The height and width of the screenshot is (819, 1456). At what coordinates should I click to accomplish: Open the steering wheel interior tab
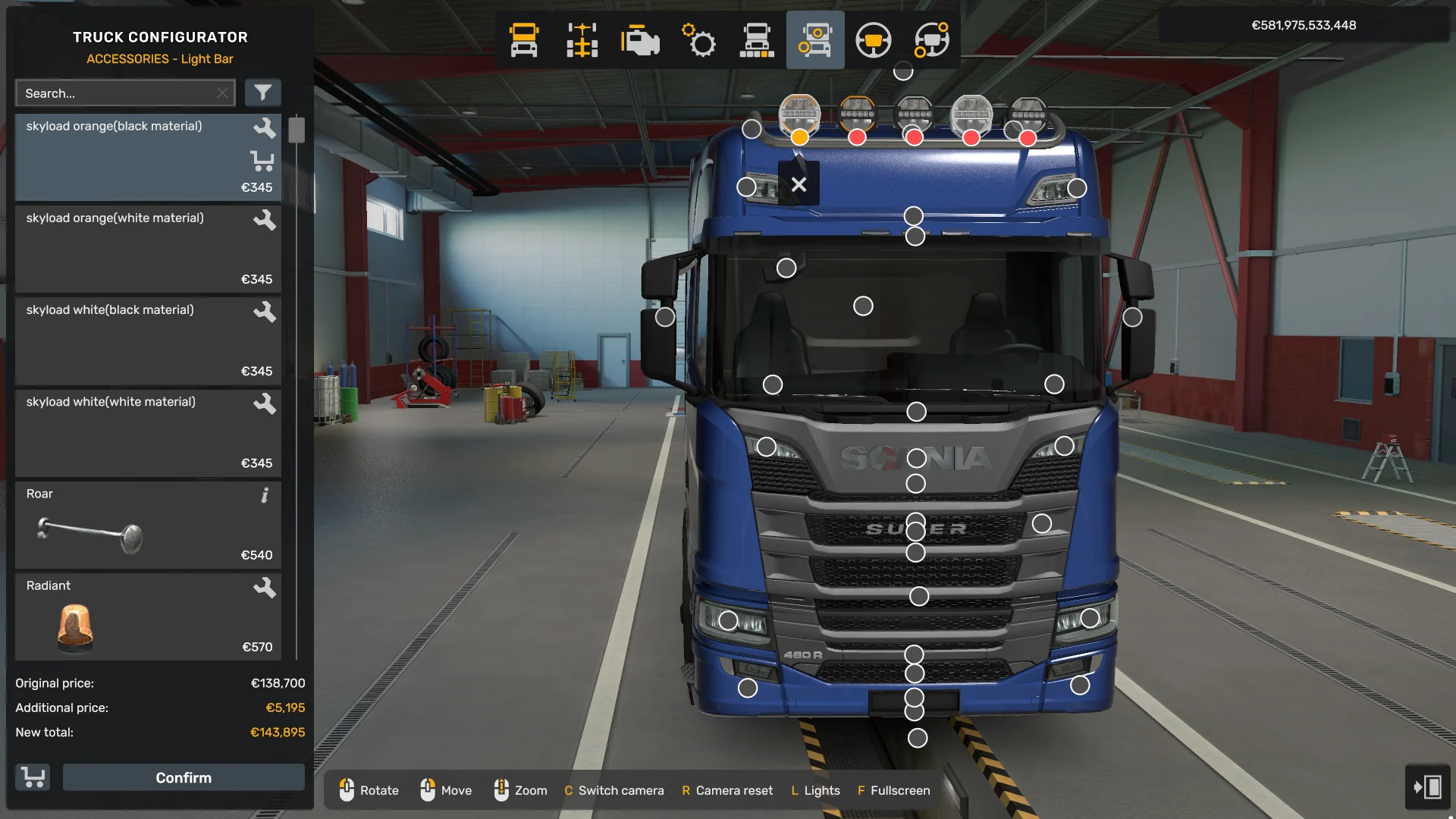pos(873,40)
